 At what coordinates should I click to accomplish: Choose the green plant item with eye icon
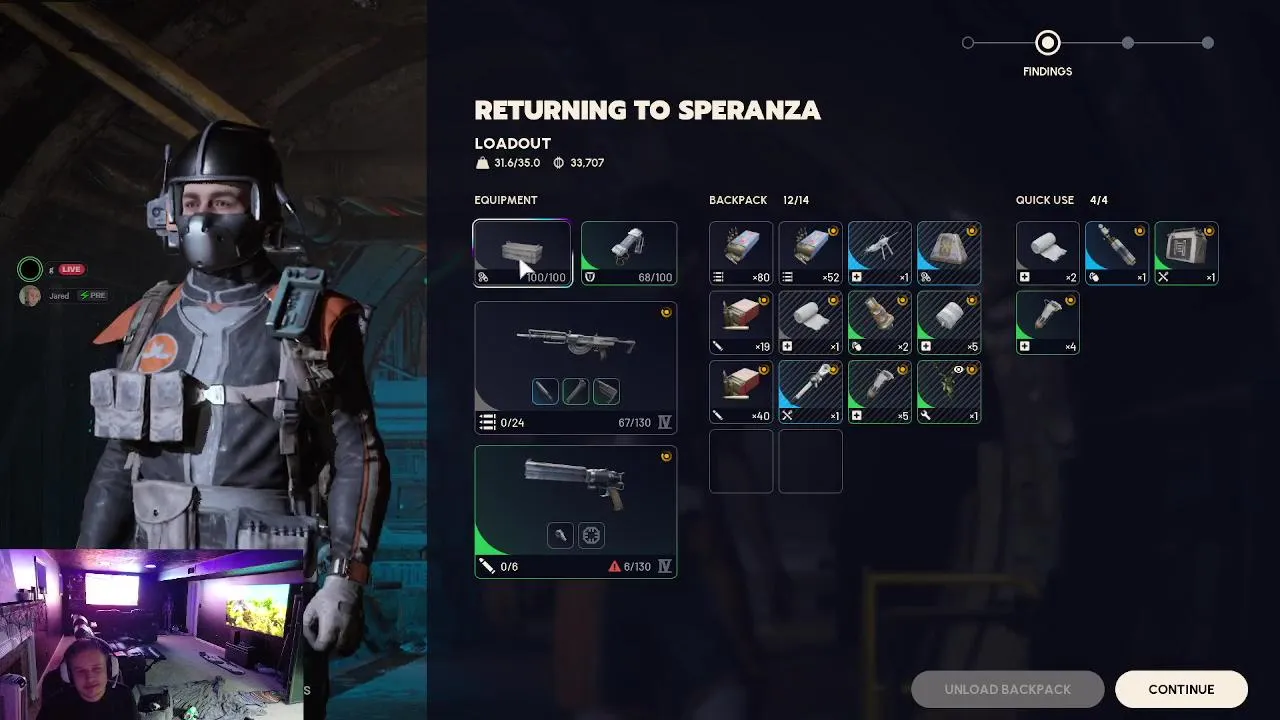point(949,392)
